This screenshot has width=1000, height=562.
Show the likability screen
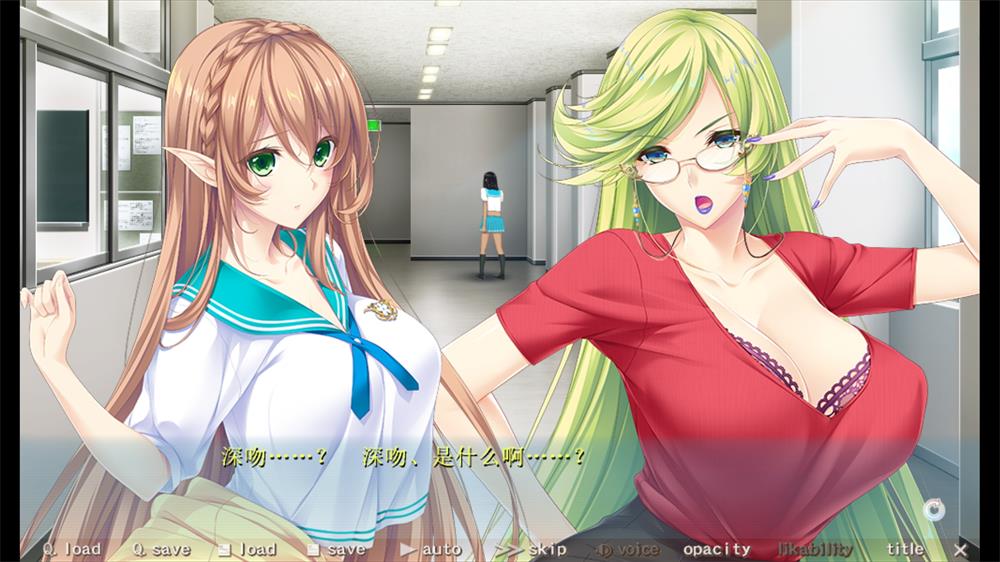pyautogui.click(x=815, y=549)
